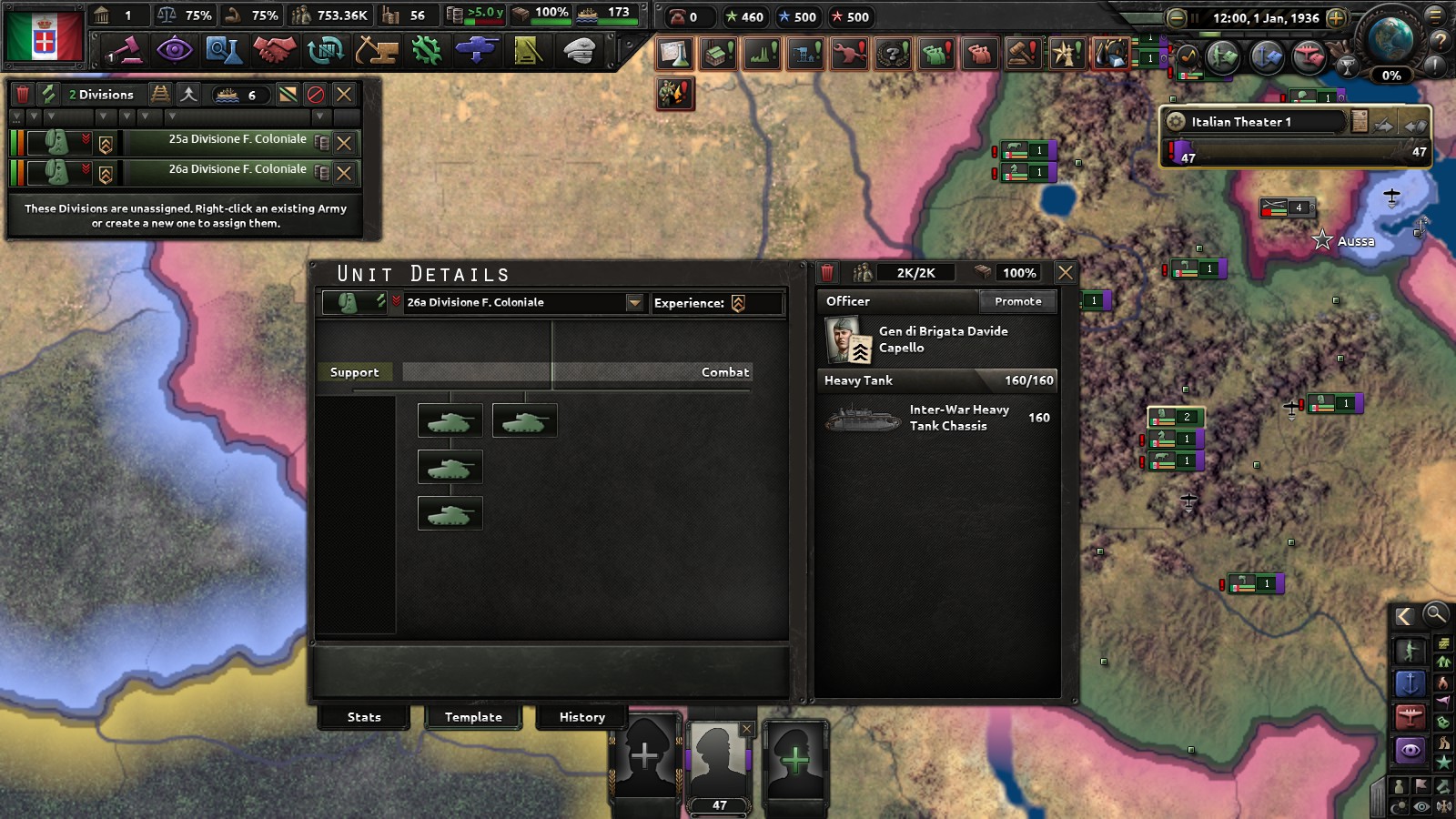Open the Trade panel circular-arrows icon
1456x819 pixels.
pos(325,50)
